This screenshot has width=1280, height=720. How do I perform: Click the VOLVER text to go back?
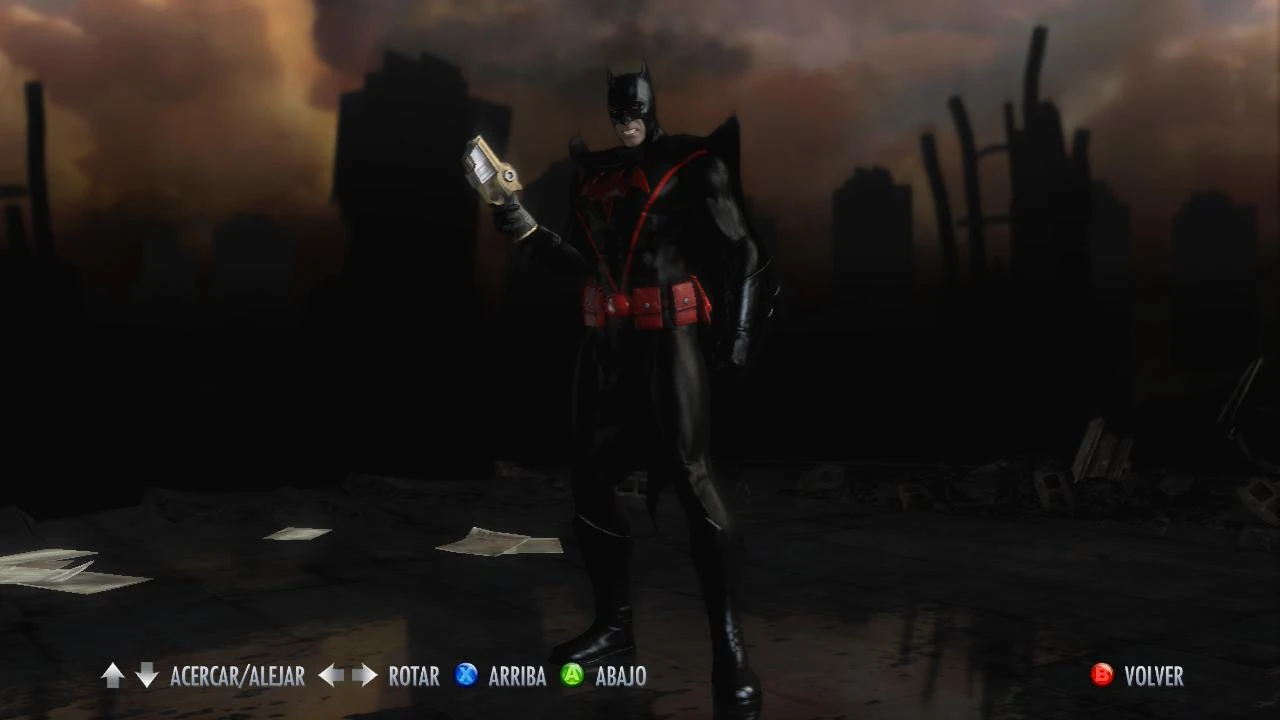coord(1152,676)
